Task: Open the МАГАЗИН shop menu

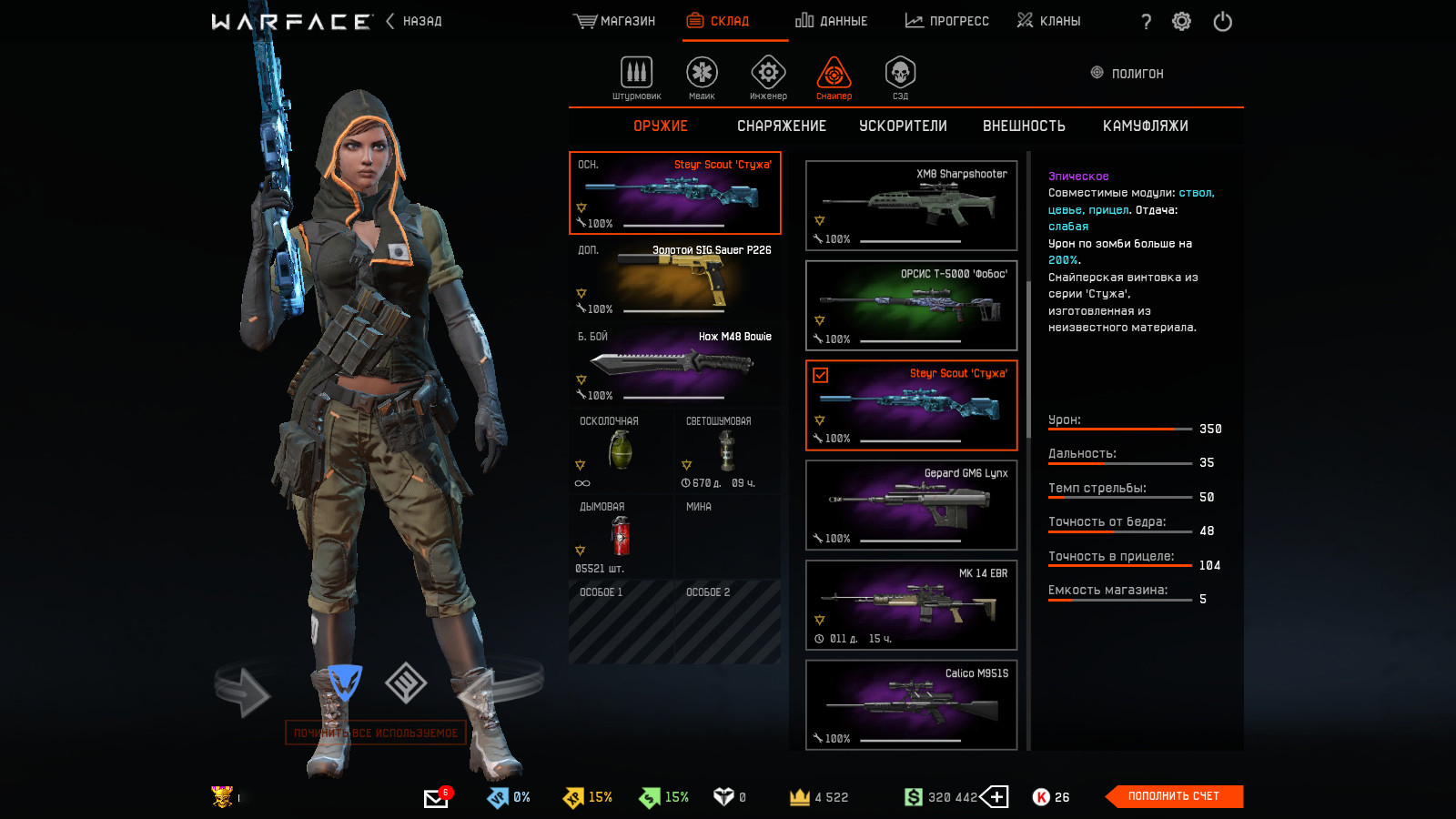Action: 614,21
